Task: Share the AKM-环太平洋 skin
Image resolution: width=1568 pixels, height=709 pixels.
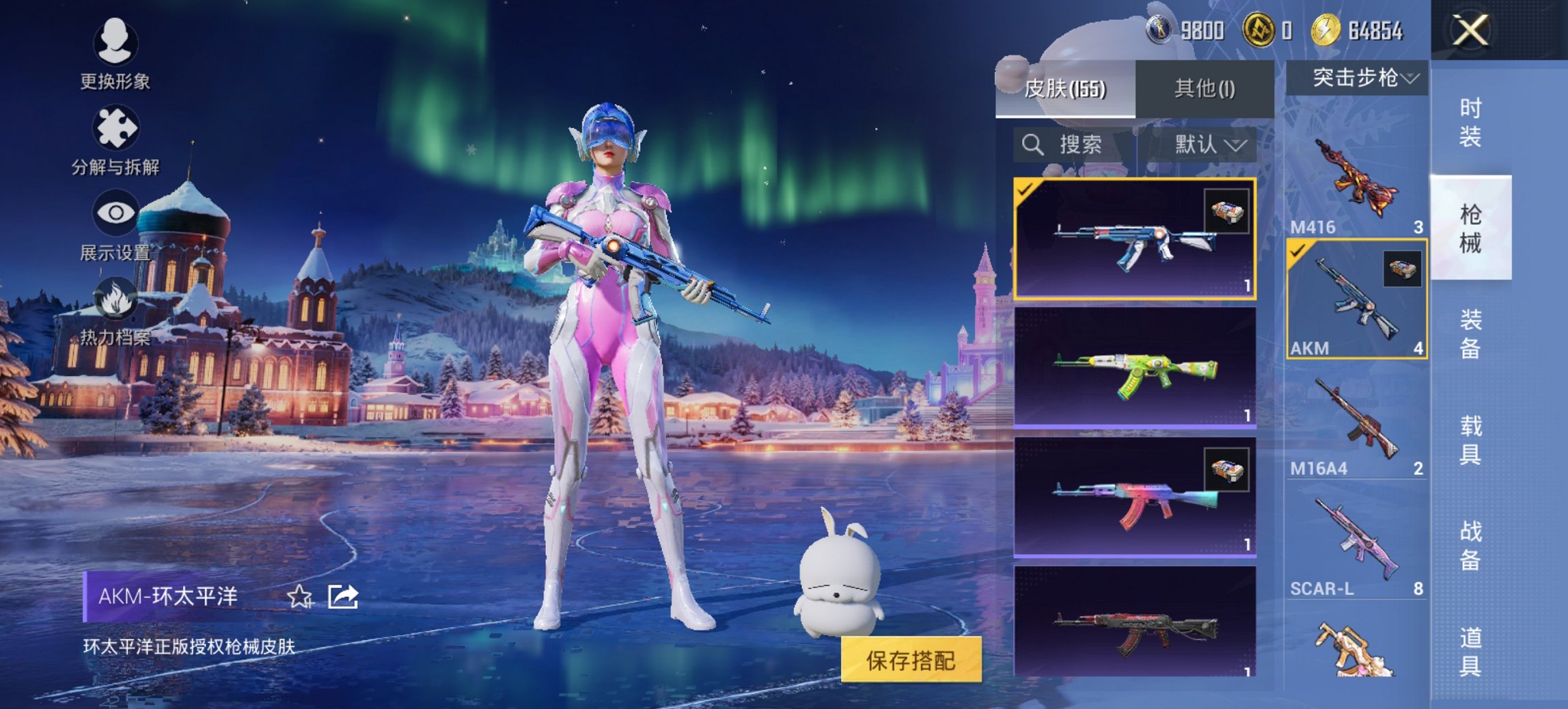Action: coord(343,597)
